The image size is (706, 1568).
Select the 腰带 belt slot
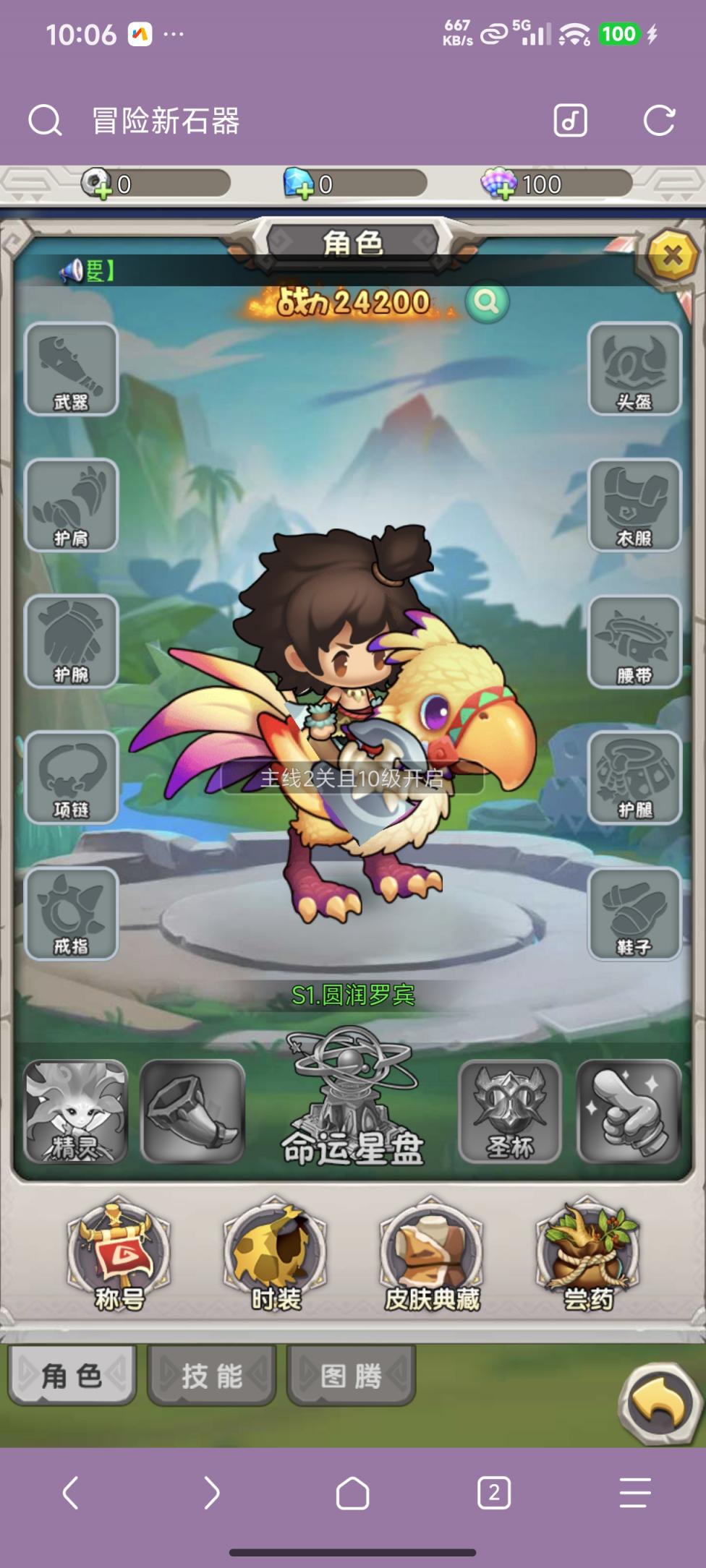tap(634, 641)
